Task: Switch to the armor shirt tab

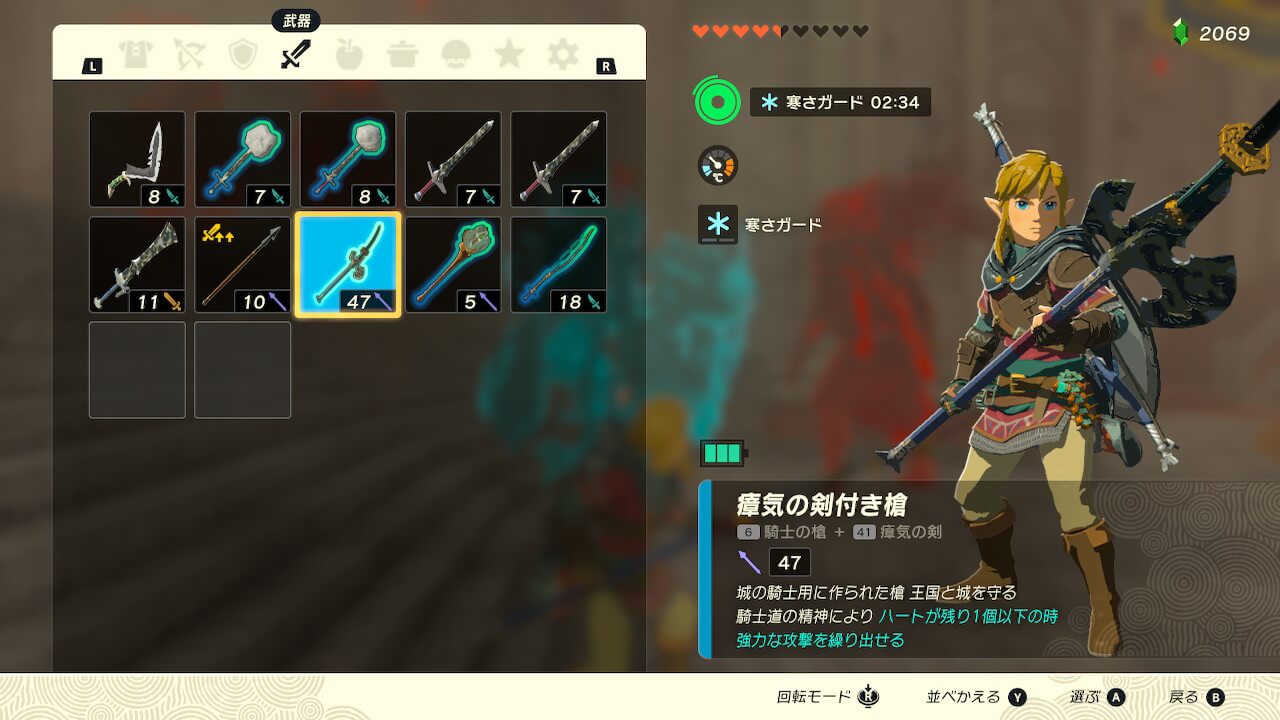Action: (x=135, y=54)
